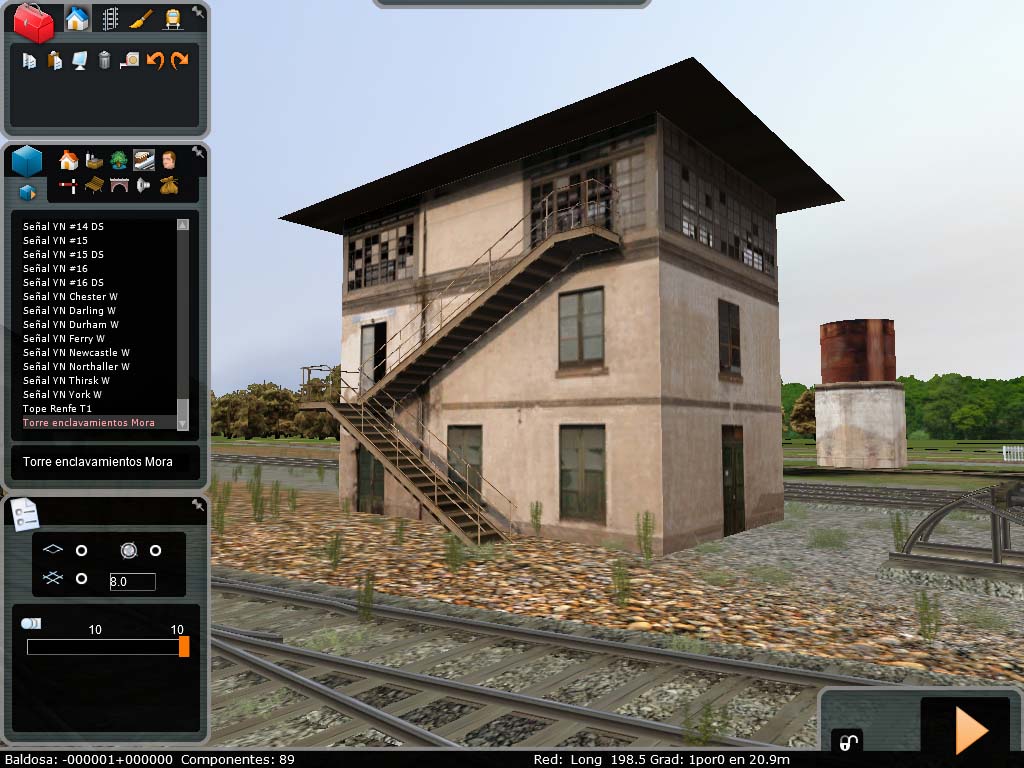This screenshot has height=768, width=1024.
Task: Open the yellow train tab
Action: (173, 19)
